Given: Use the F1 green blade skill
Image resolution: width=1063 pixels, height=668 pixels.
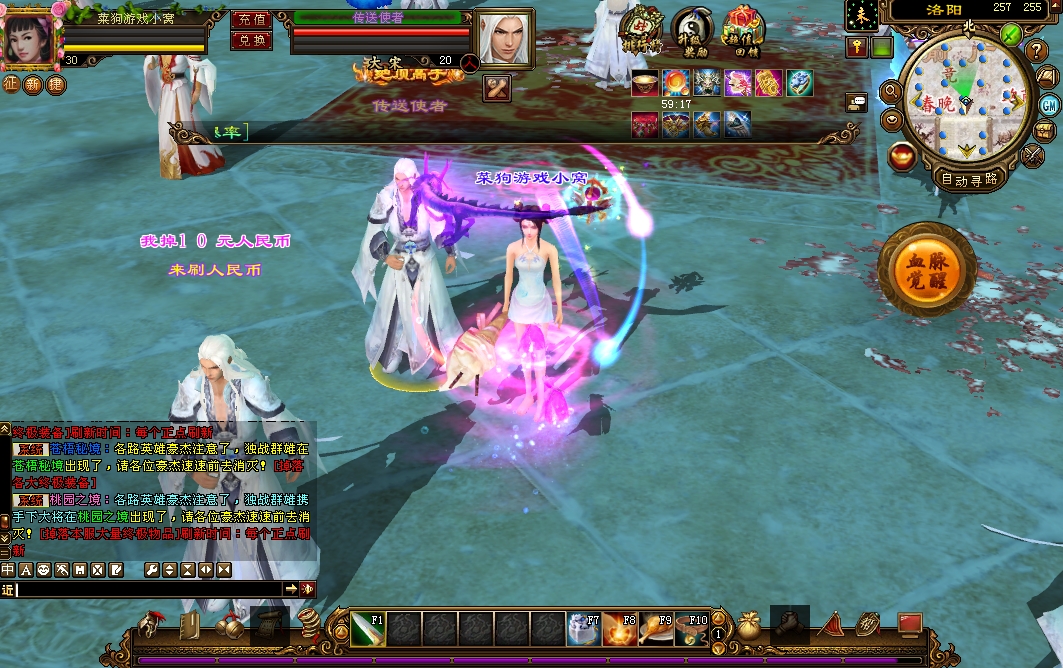Looking at the screenshot, I should 368,630.
